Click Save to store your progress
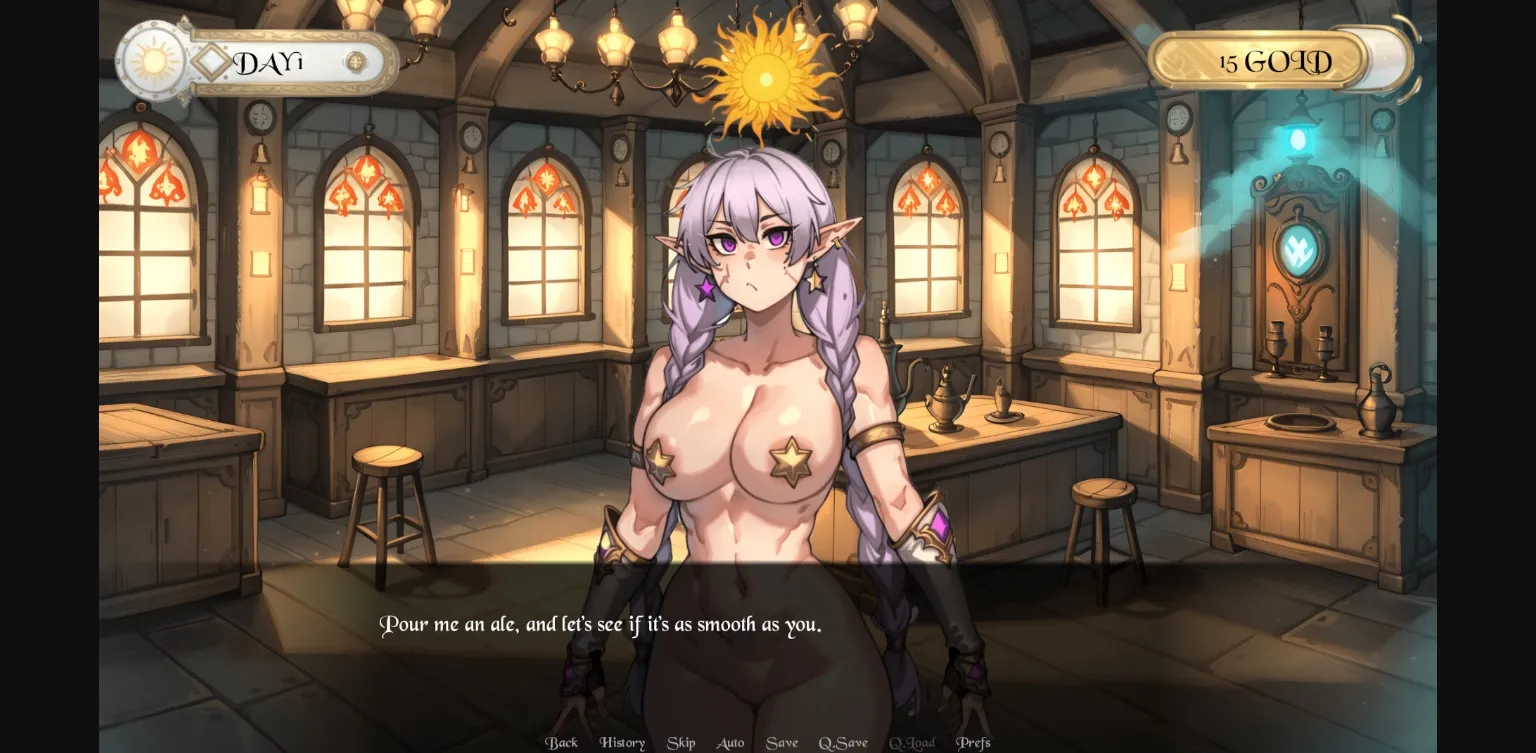1536x753 pixels. [782, 742]
